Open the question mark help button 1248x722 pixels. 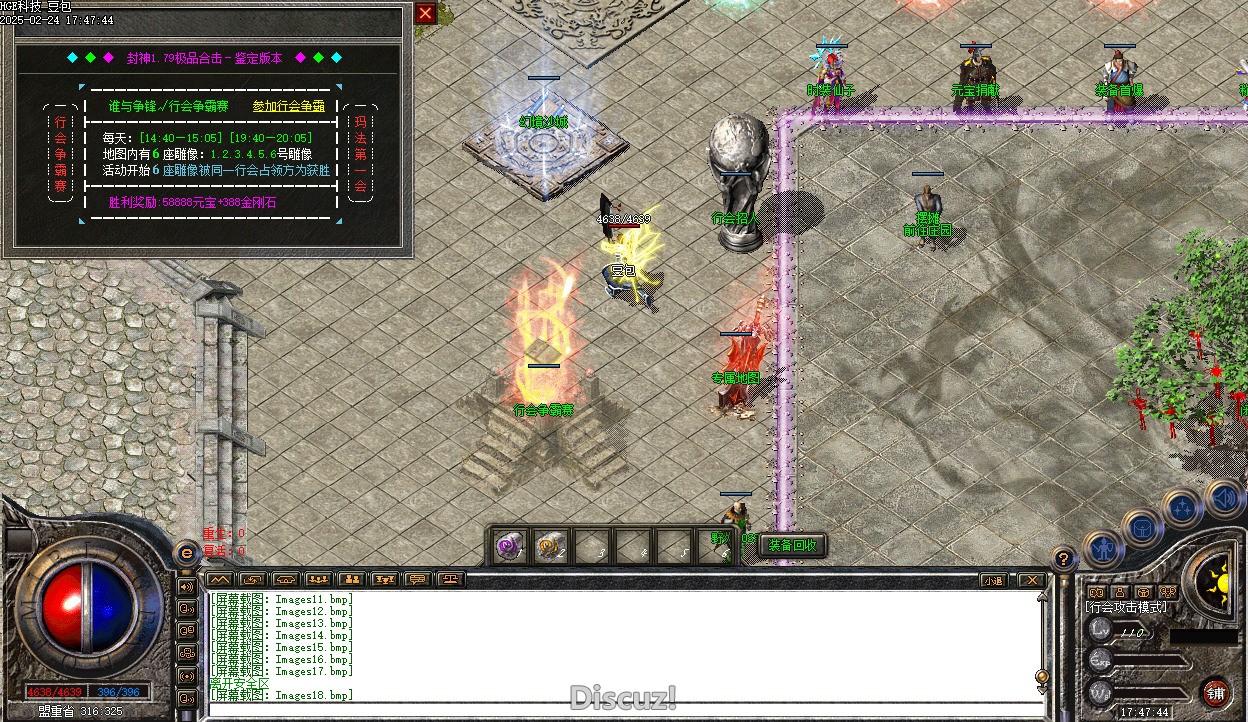pyautogui.click(x=1064, y=559)
